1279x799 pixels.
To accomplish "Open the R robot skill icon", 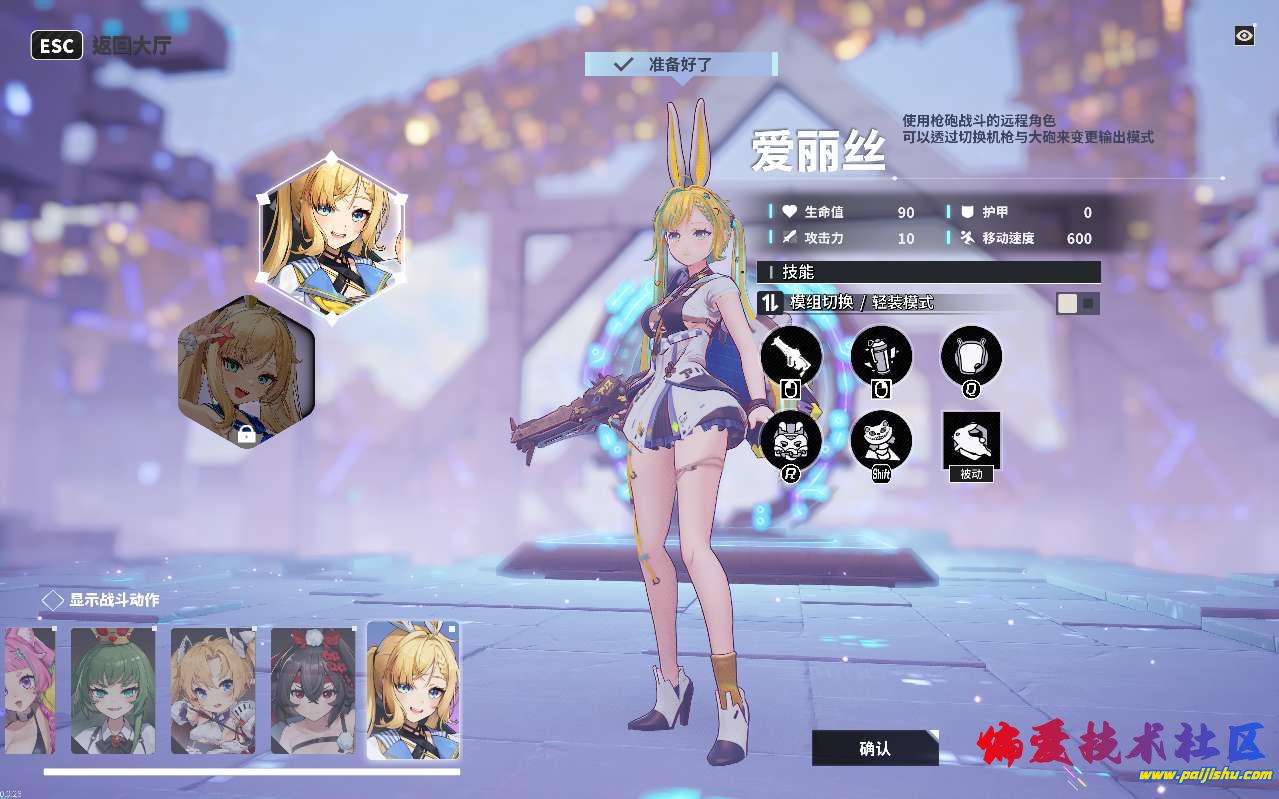I will (x=791, y=440).
